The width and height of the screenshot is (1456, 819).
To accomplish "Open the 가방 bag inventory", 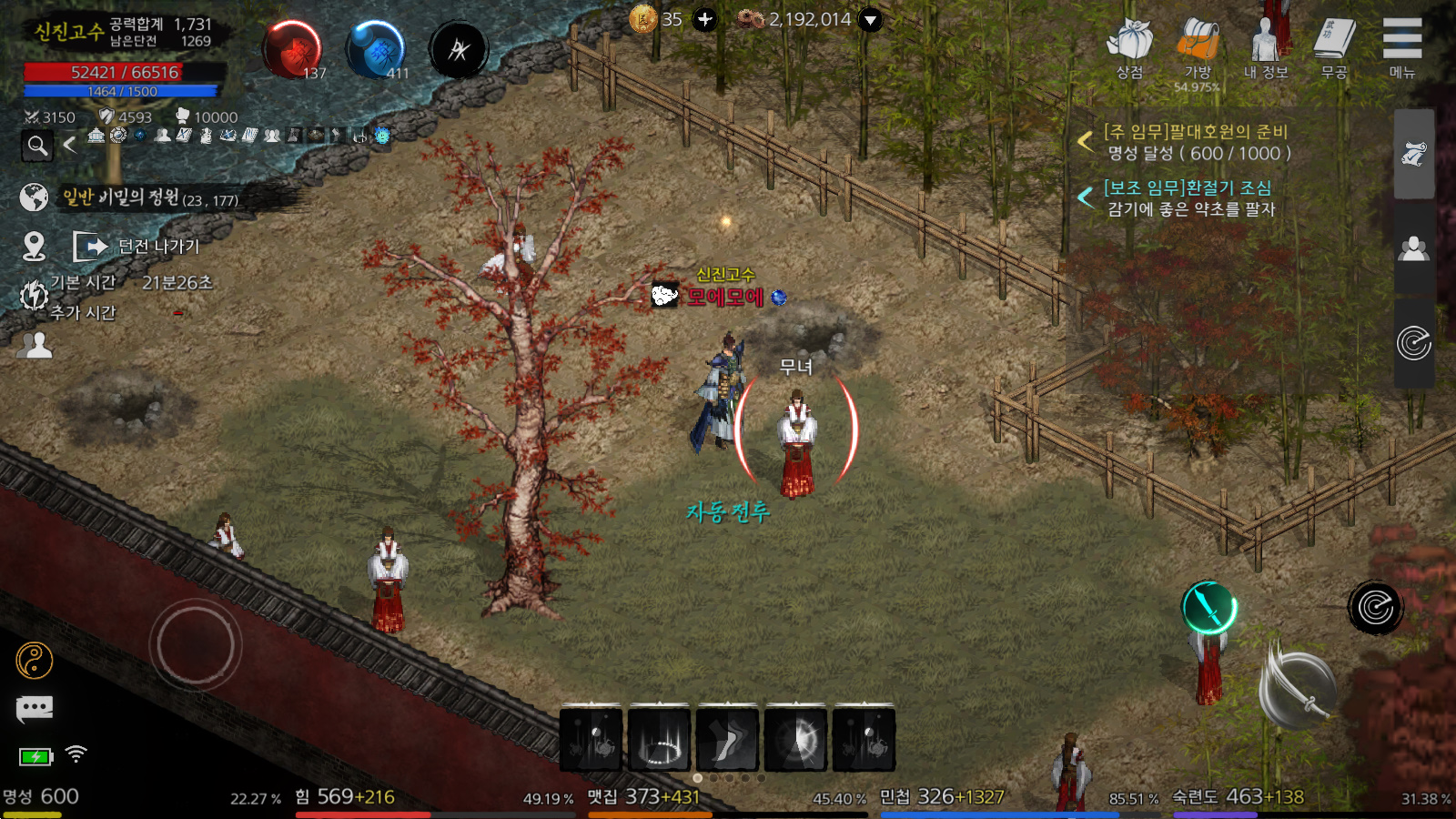I will coord(1198,47).
